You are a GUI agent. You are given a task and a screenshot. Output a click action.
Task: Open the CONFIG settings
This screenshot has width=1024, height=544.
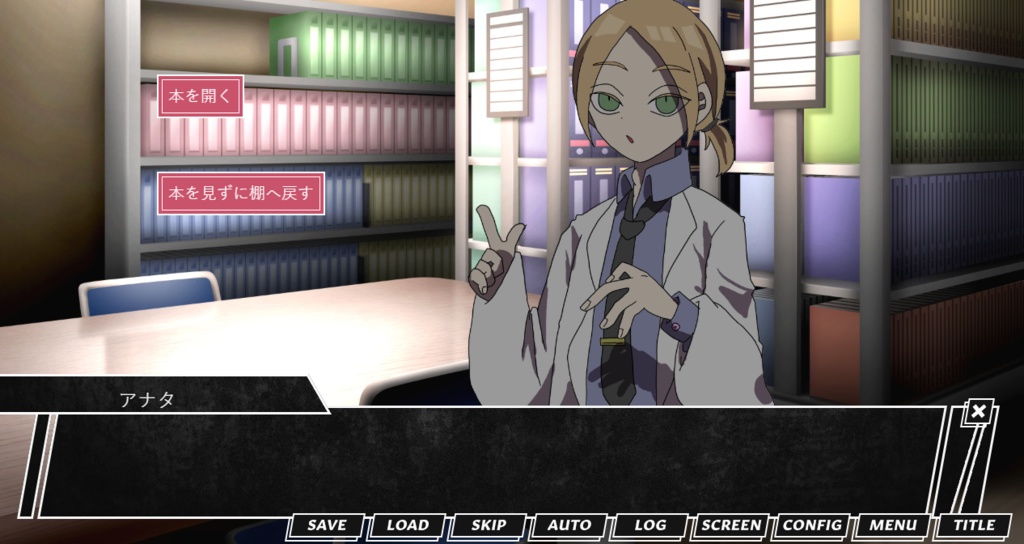tap(812, 525)
